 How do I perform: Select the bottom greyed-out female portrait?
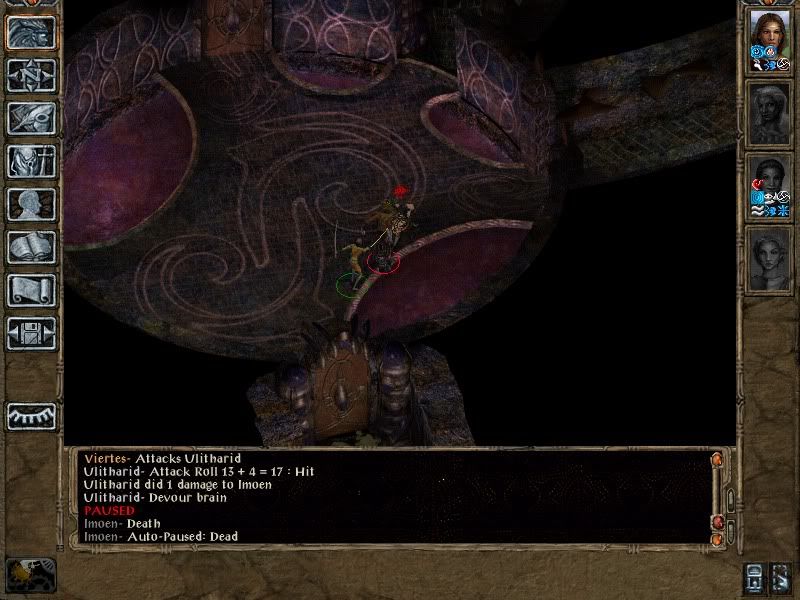[x=769, y=258]
